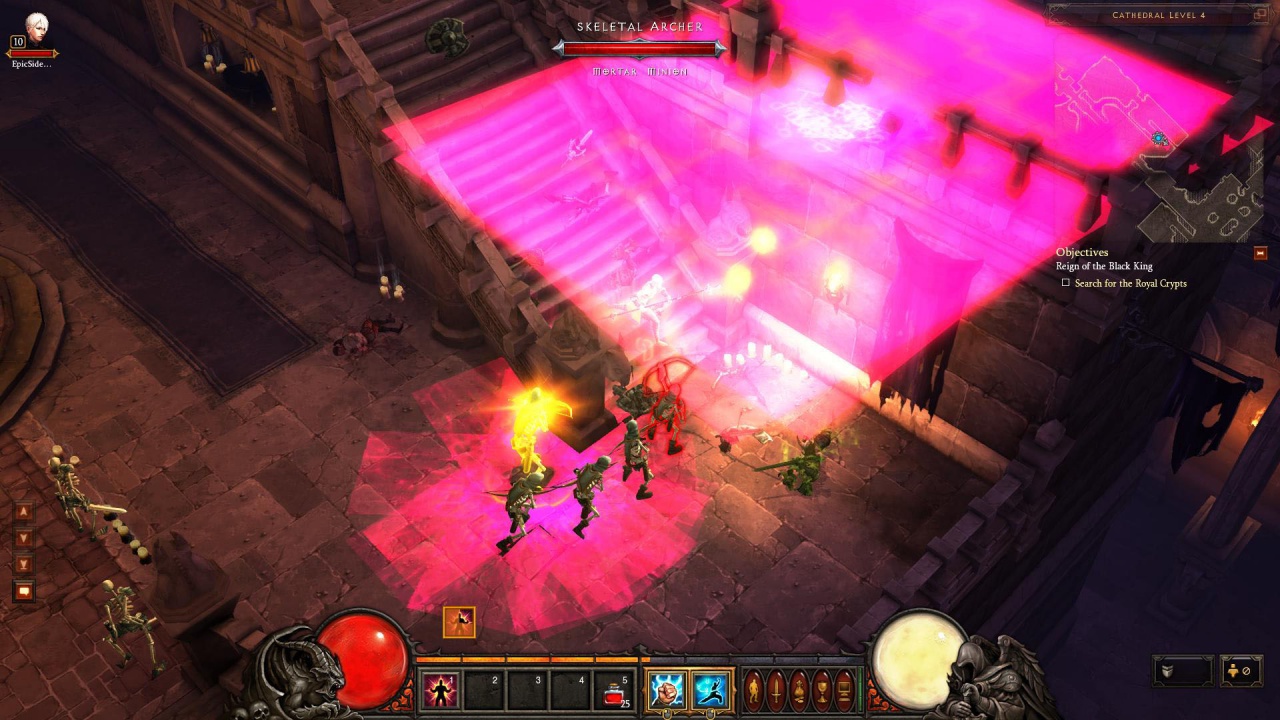
Task: Open the EpicSide player portrait
Action: pos(35,24)
